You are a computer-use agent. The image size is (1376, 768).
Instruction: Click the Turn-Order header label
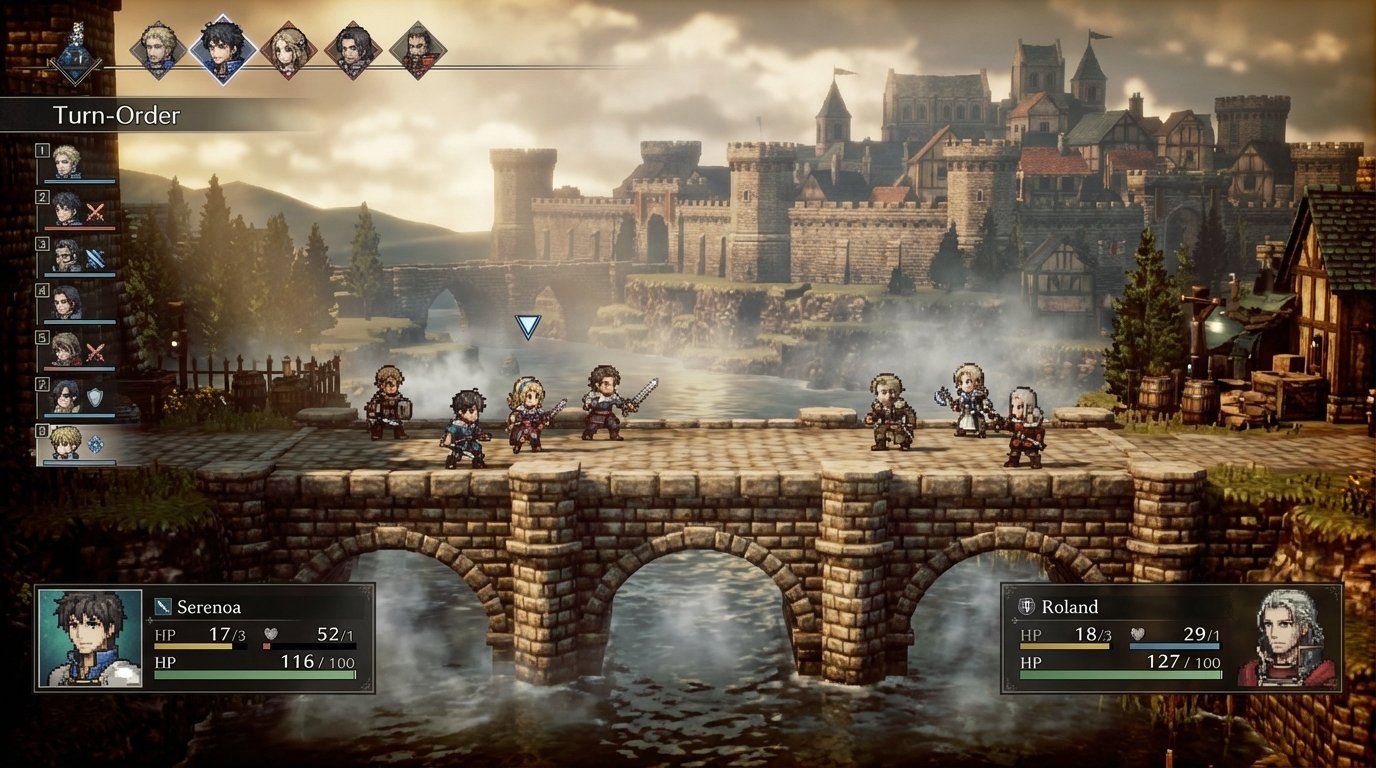click(x=117, y=116)
